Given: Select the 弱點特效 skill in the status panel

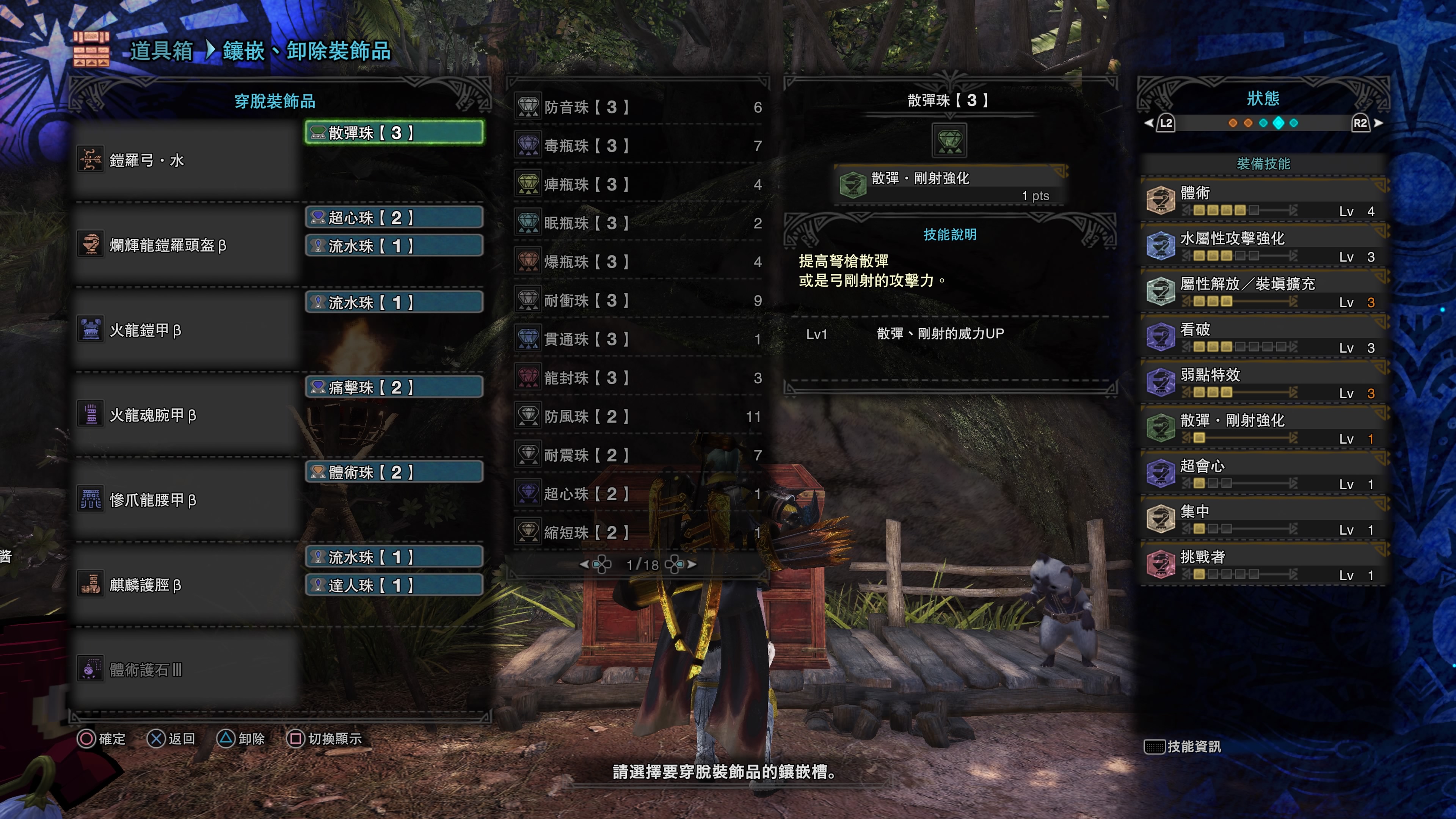Looking at the screenshot, I should coord(1263,383).
